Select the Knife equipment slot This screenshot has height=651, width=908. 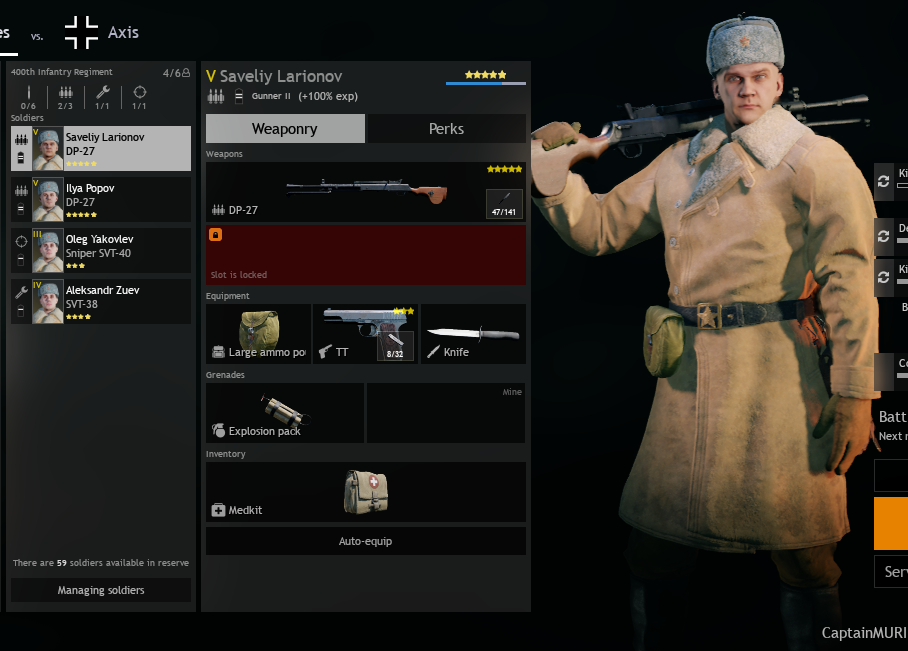472,334
